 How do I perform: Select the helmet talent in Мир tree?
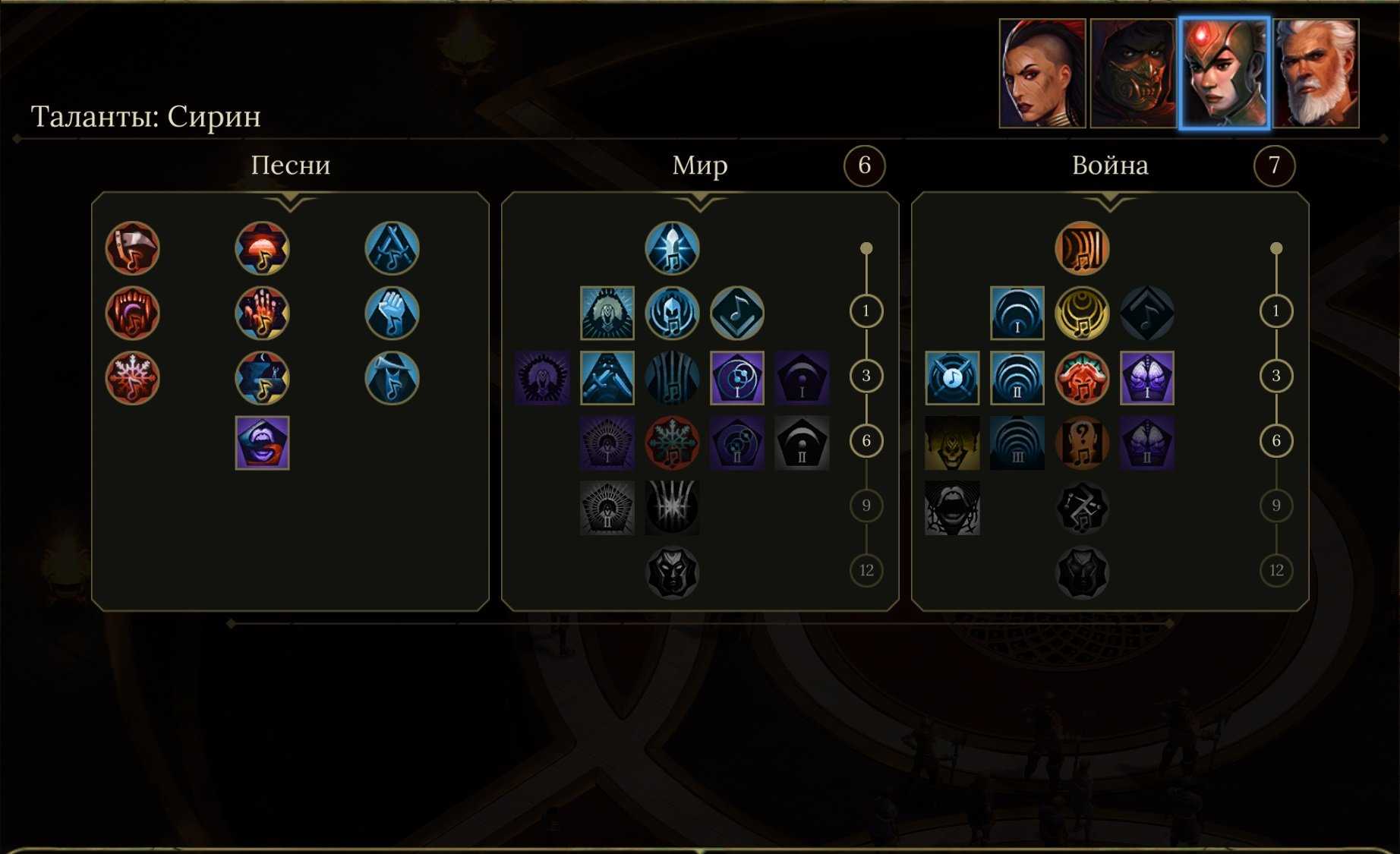pyautogui.click(x=672, y=313)
